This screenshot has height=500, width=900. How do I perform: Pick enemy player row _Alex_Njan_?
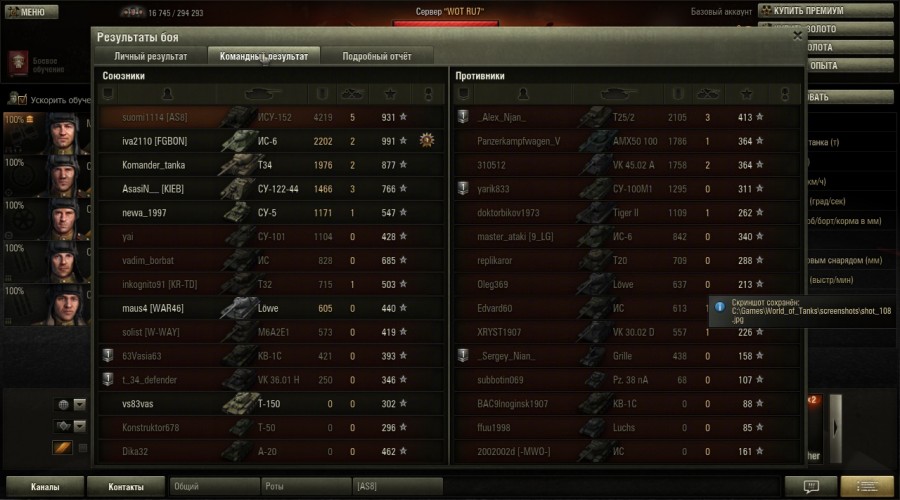(x=626, y=117)
